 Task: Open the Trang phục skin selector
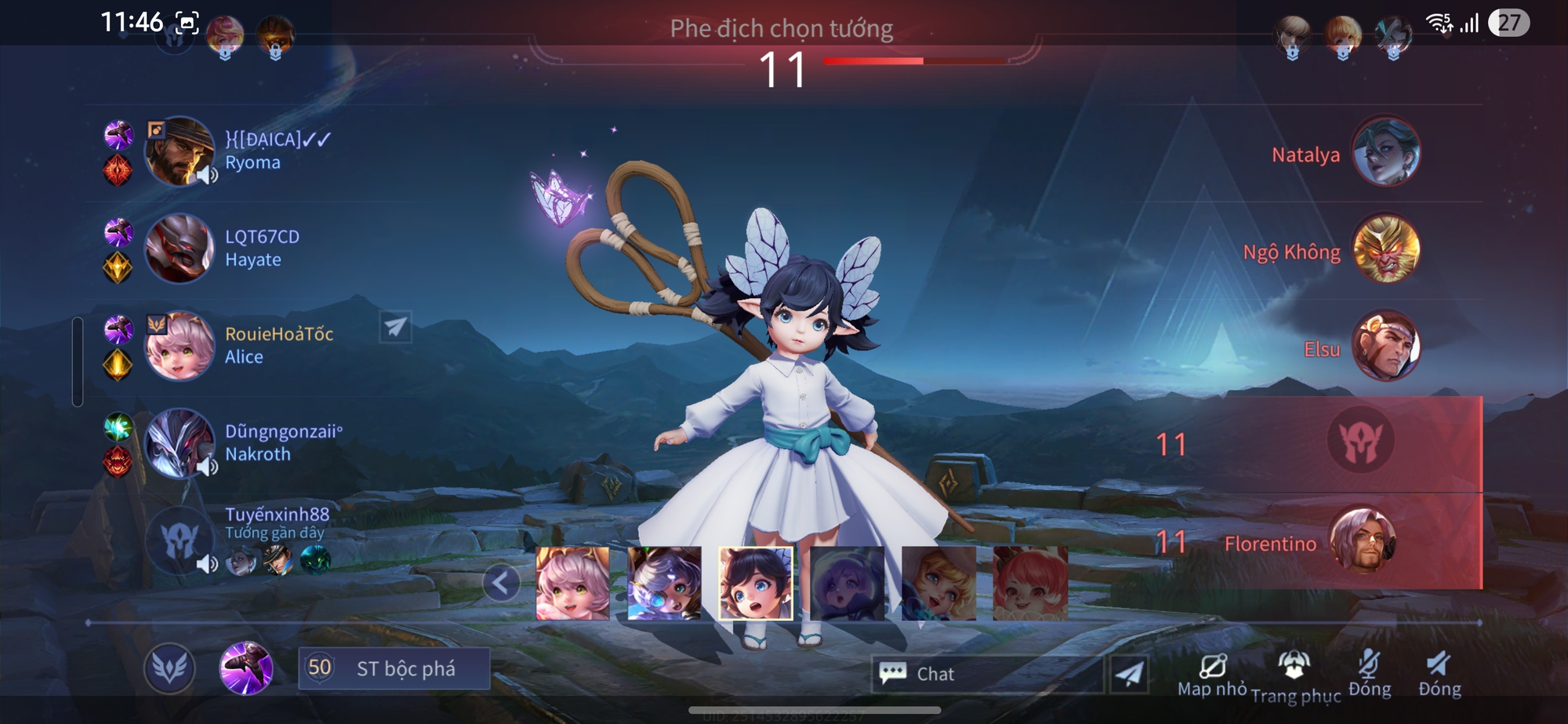point(1295,675)
